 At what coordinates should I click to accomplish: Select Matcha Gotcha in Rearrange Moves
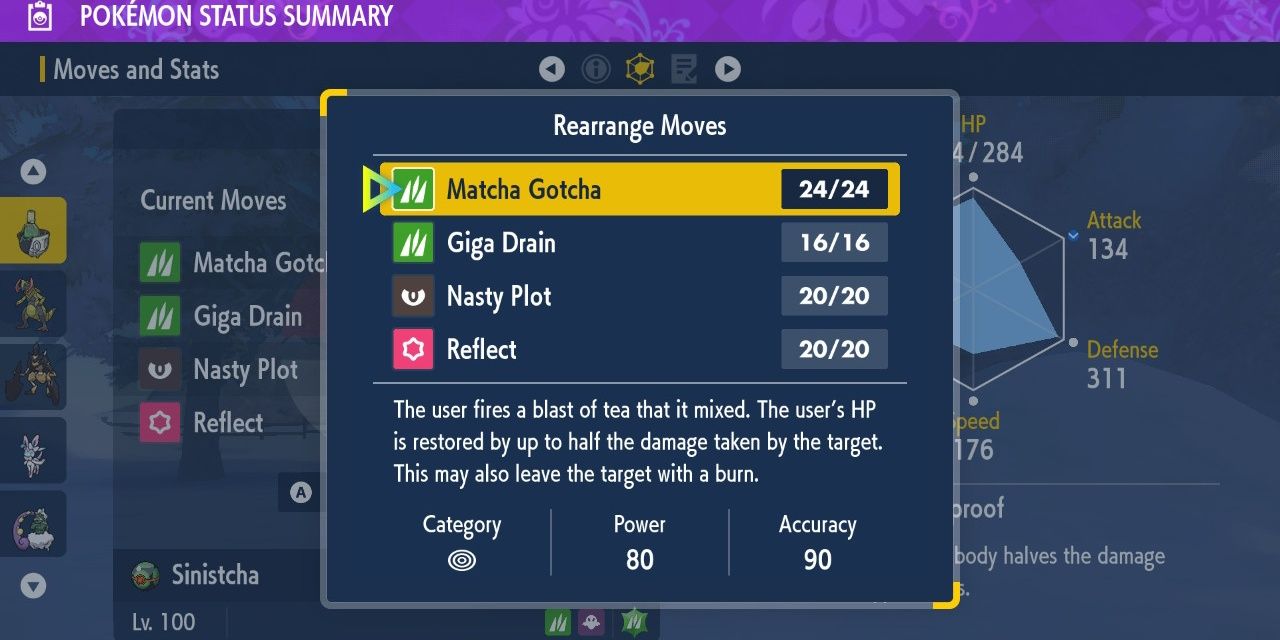pos(638,189)
